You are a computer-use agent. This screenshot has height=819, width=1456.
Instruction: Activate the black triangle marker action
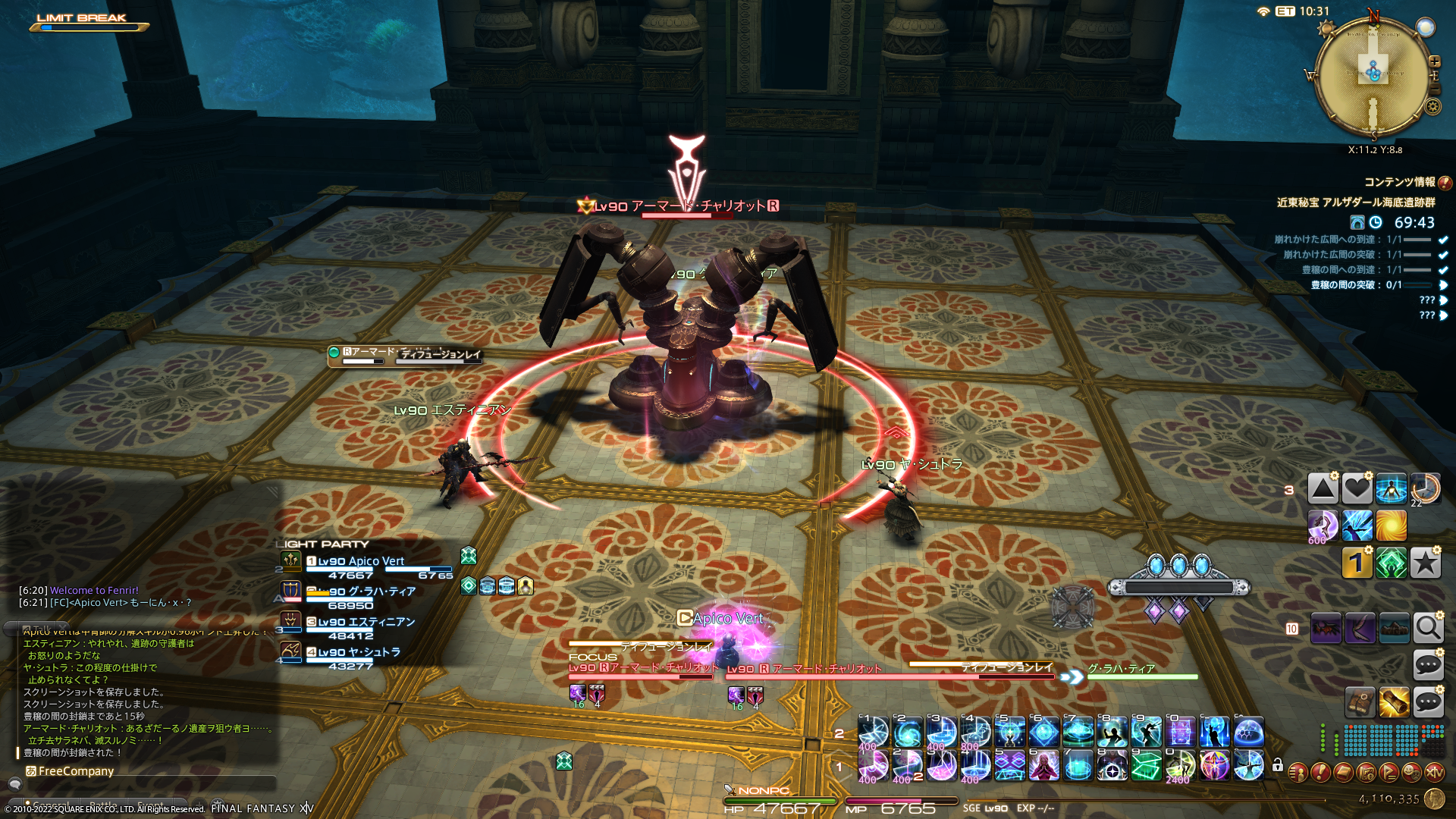[1323, 489]
